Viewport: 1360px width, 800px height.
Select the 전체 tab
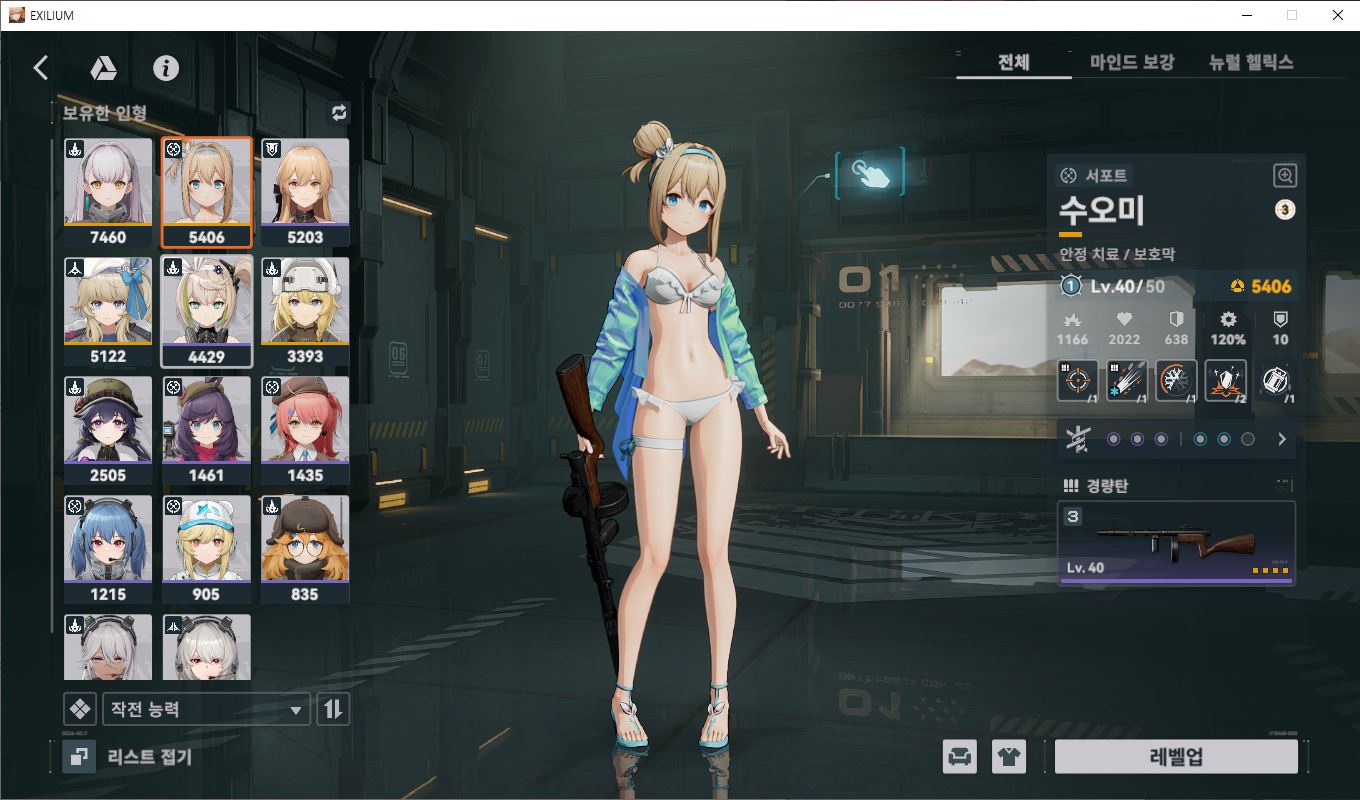(x=1013, y=62)
